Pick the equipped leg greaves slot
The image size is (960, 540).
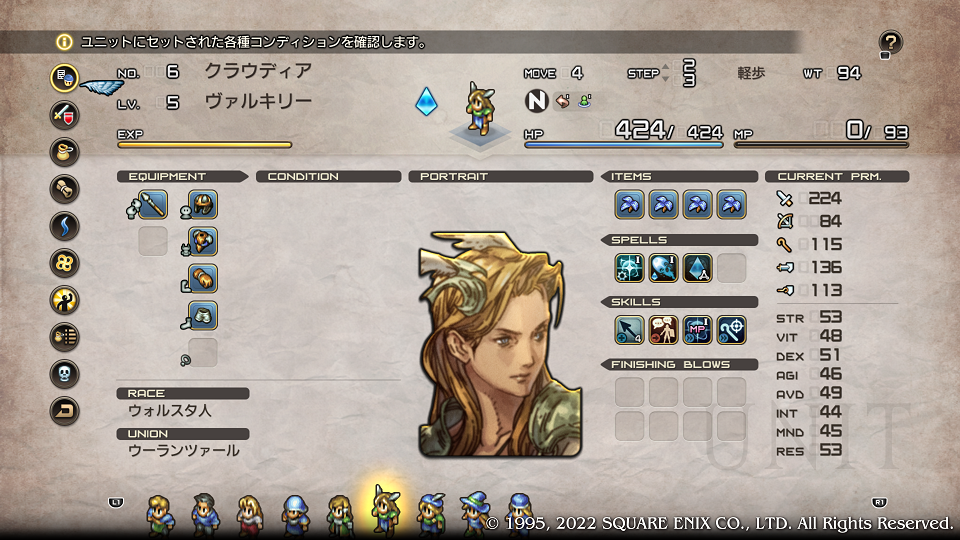pyautogui.click(x=203, y=316)
